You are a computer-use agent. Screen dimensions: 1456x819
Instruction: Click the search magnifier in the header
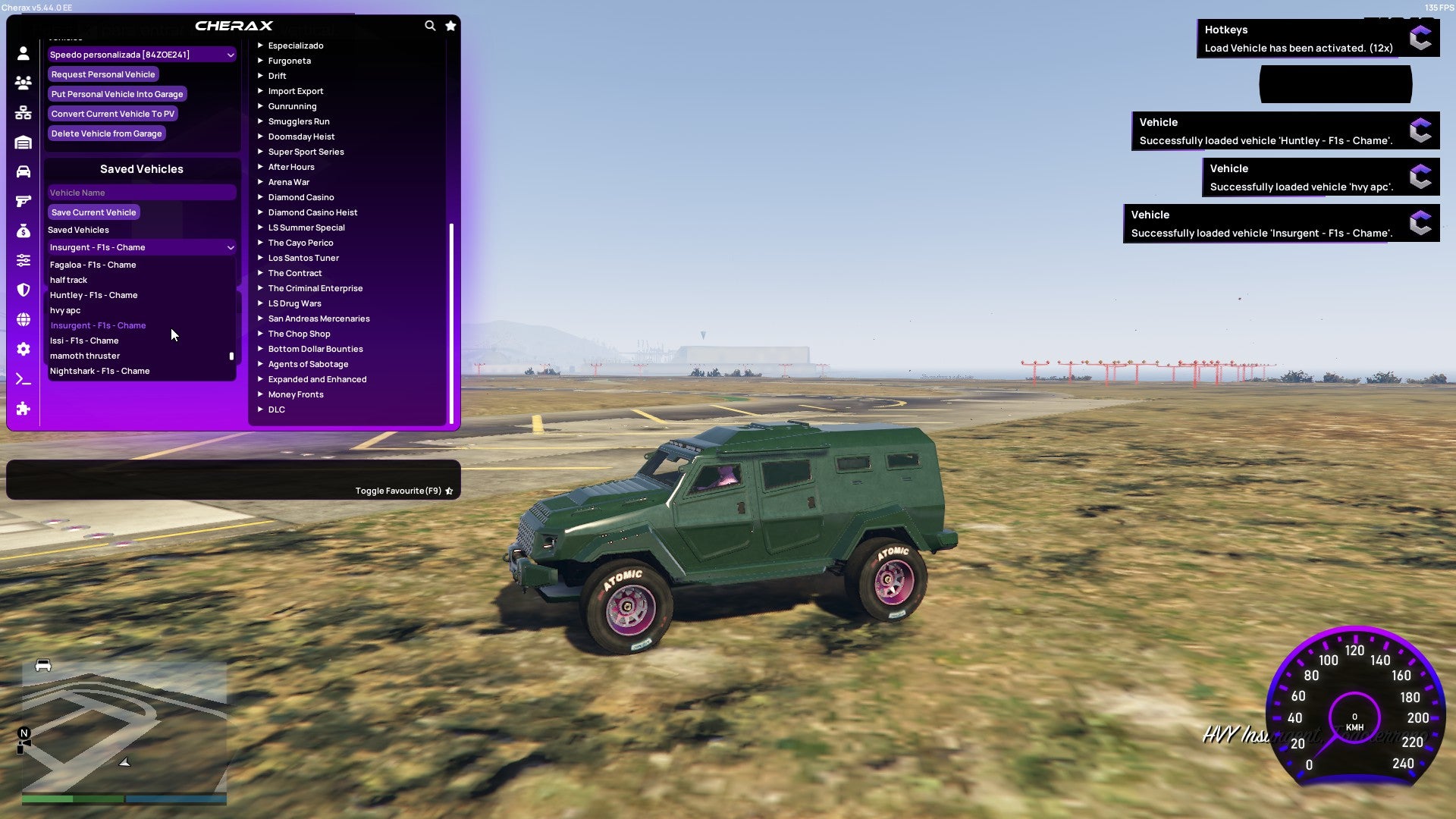click(430, 25)
